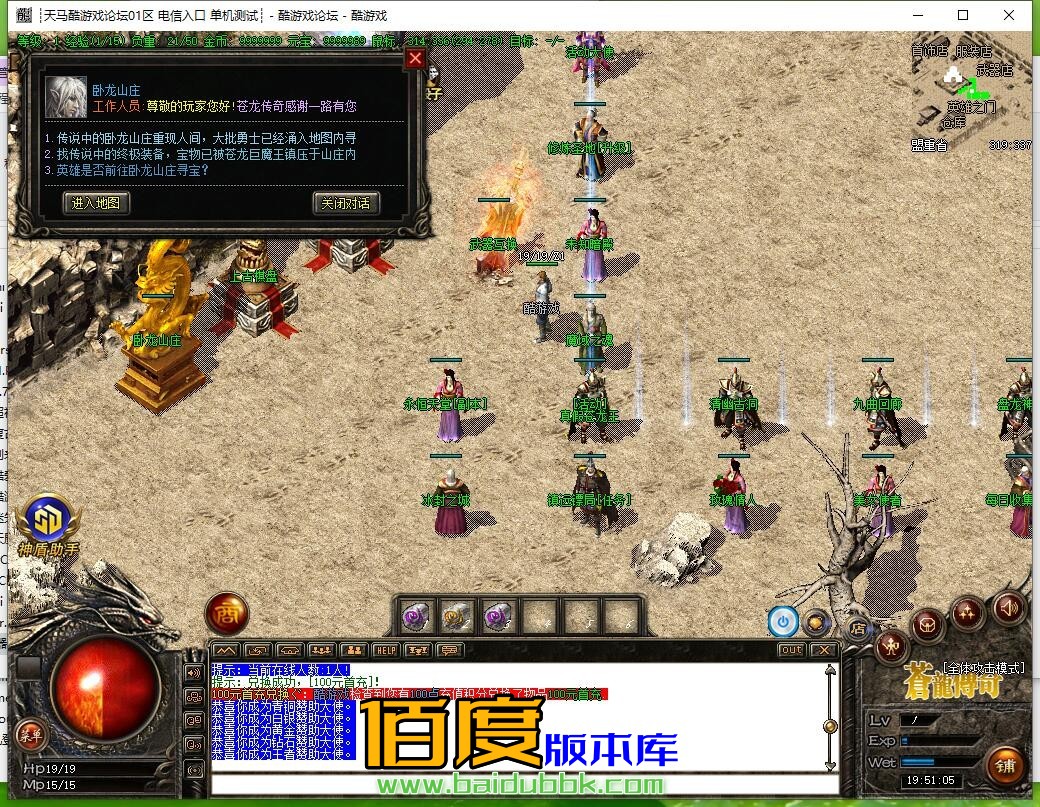The image size is (1040, 807).
Task: Click the out button above the chat
Action: [791, 650]
